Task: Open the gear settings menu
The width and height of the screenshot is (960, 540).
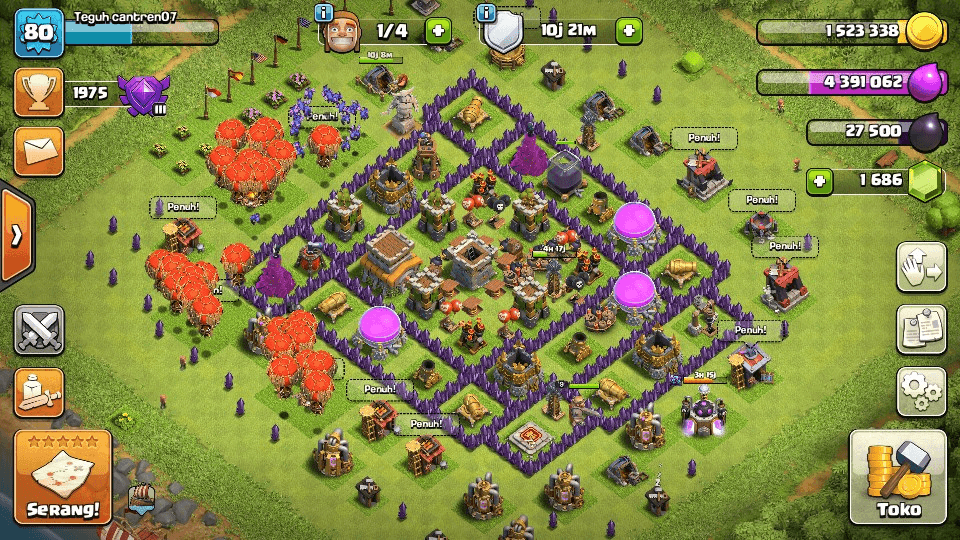Action: 921,391
